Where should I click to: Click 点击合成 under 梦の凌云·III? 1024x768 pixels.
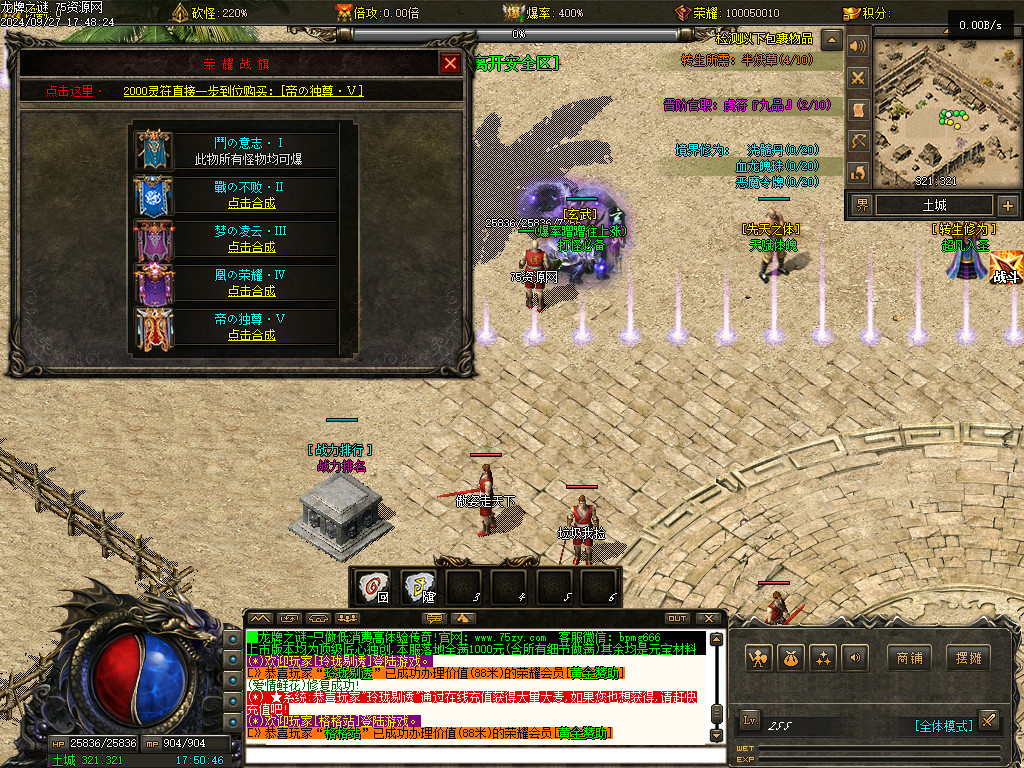tap(251, 247)
